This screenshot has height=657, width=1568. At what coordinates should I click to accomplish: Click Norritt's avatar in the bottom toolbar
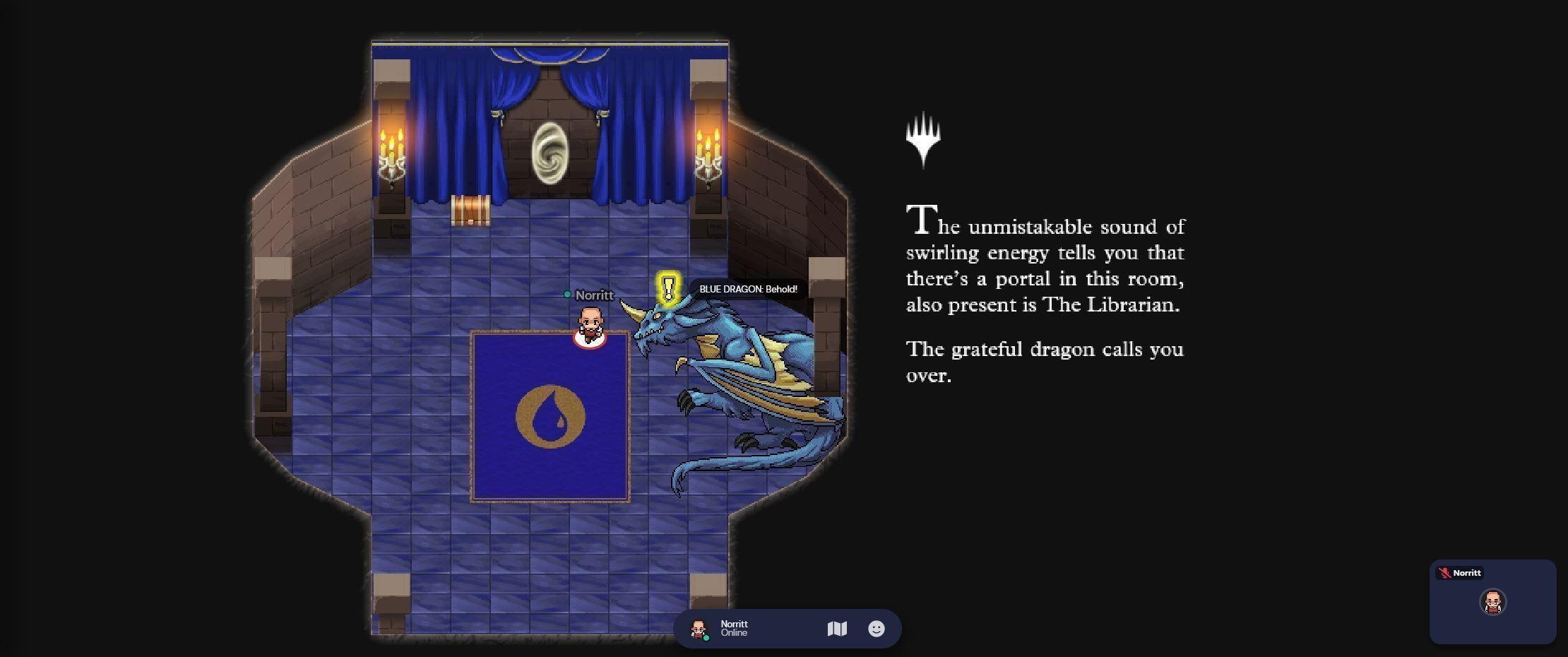[x=699, y=629]
